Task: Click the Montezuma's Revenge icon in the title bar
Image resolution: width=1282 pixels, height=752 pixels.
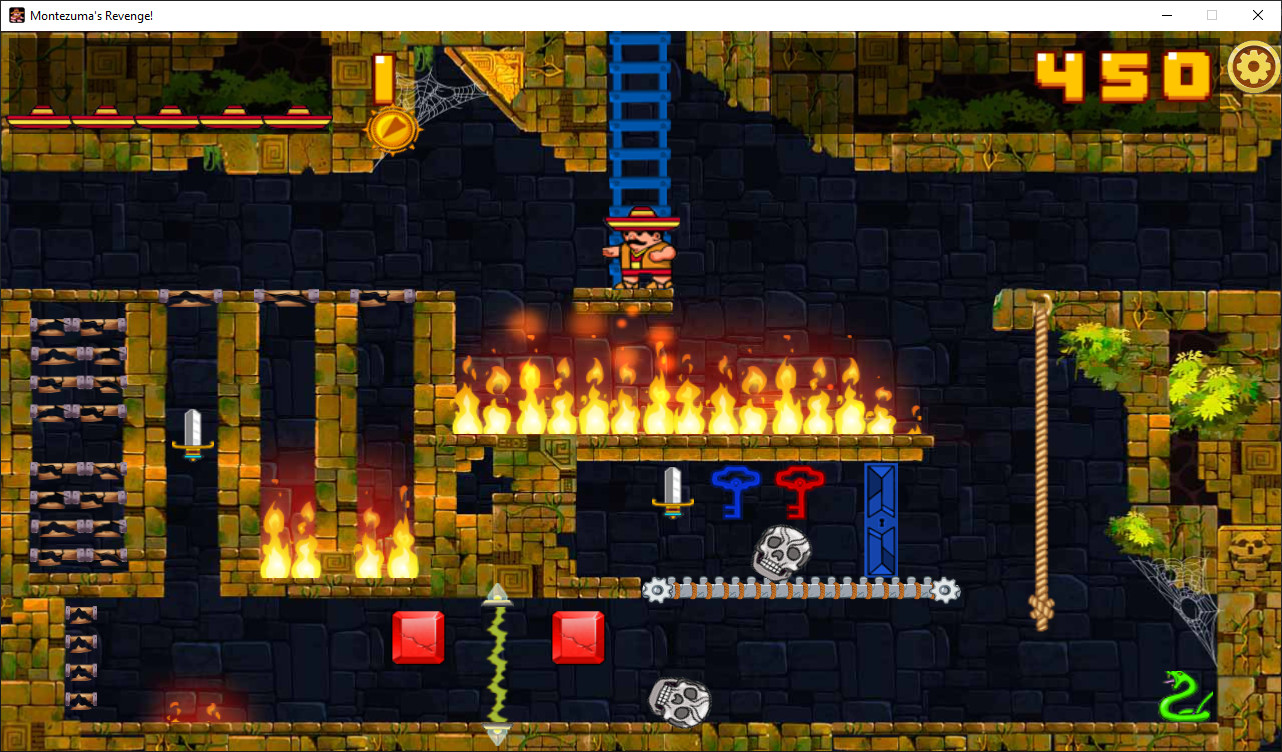Action: pyautogui.click(x=16, y=15)
